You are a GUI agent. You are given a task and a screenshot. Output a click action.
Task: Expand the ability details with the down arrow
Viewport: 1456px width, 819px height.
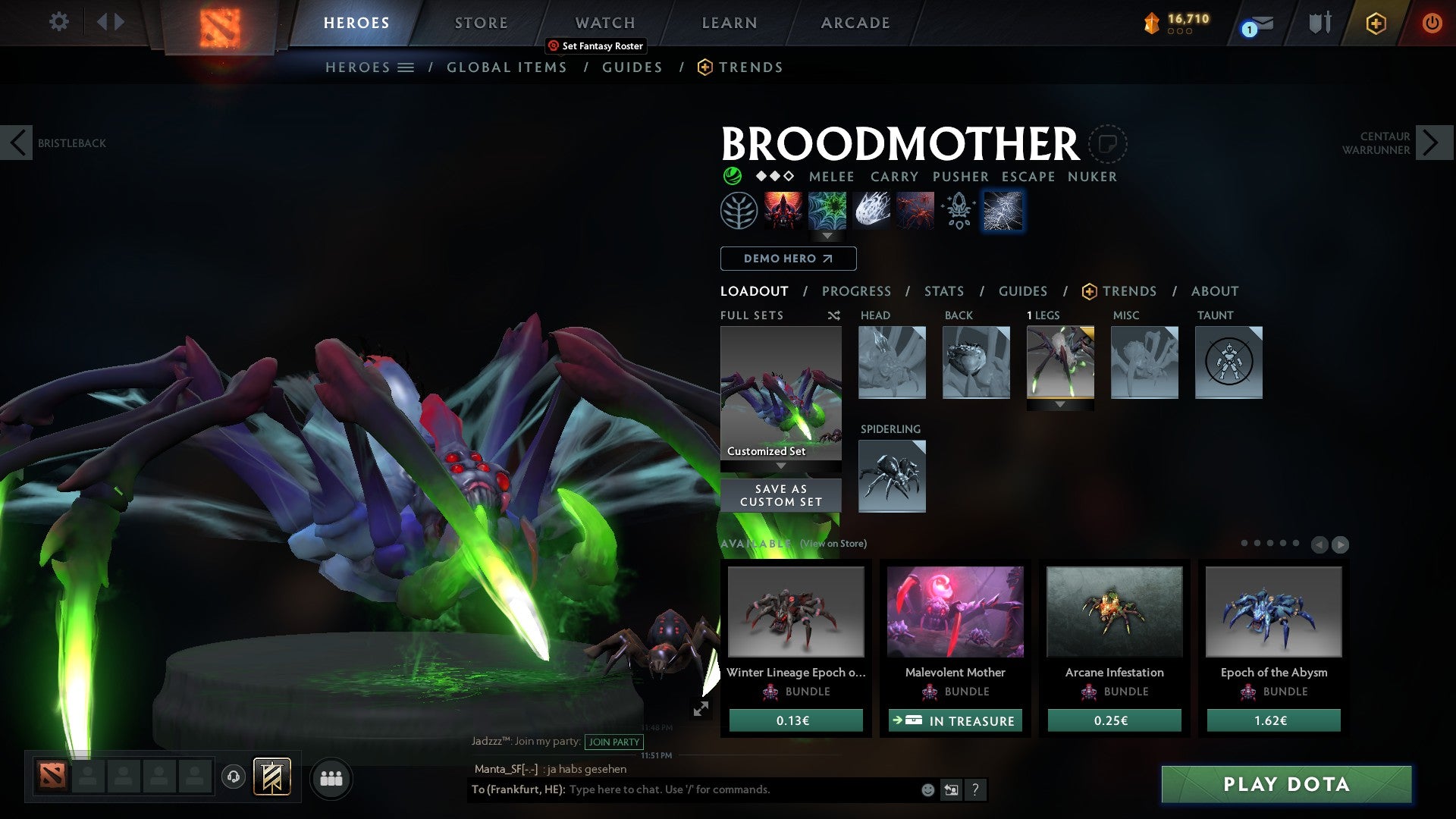click(x=827, y=237)
